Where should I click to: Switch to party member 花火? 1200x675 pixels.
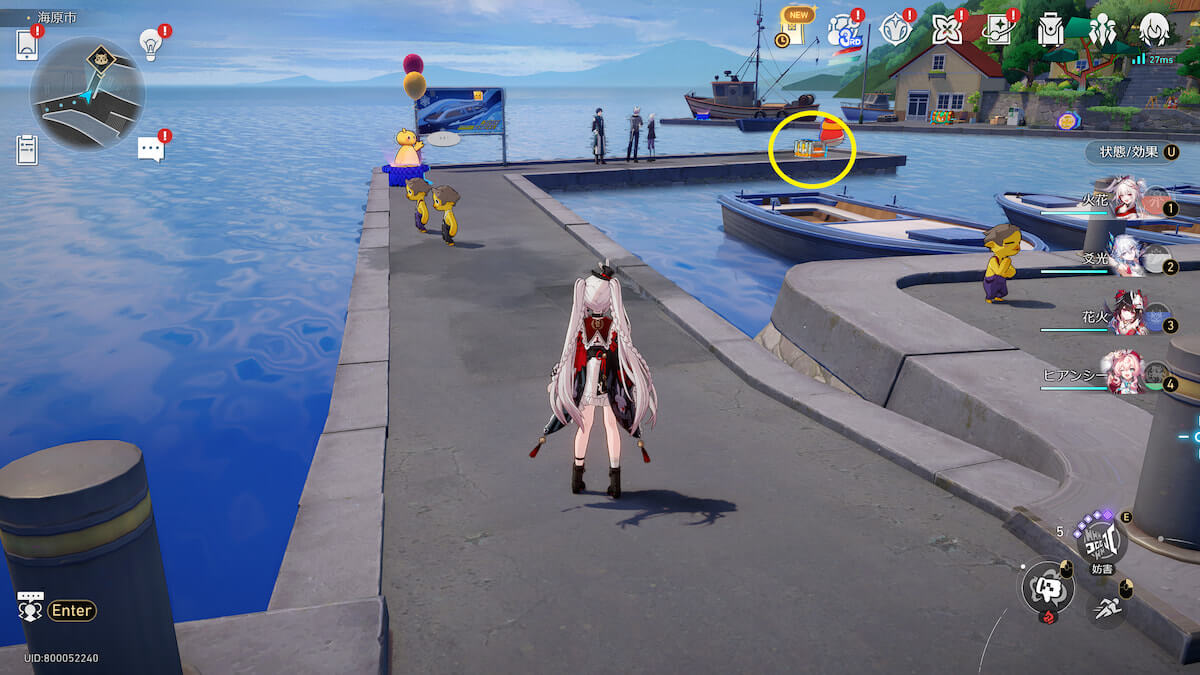[1126, 317]
